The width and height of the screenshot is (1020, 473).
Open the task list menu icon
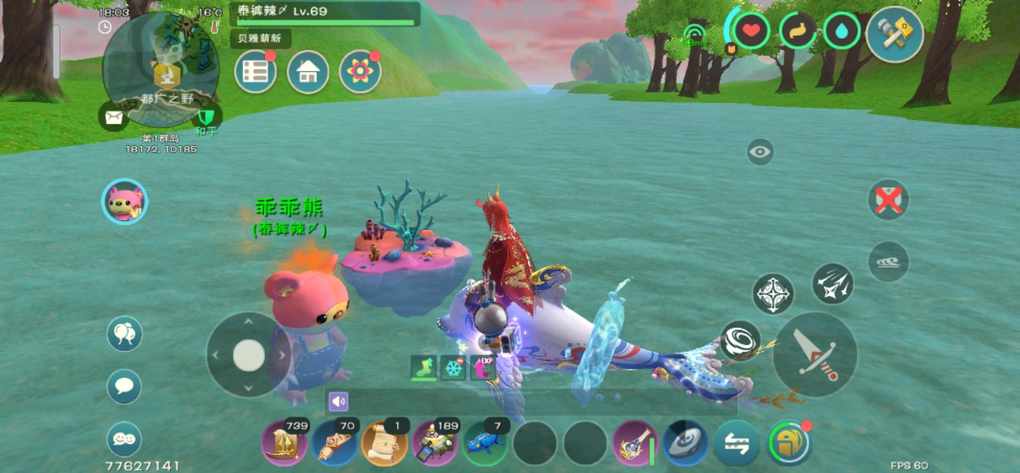(255, 72)
